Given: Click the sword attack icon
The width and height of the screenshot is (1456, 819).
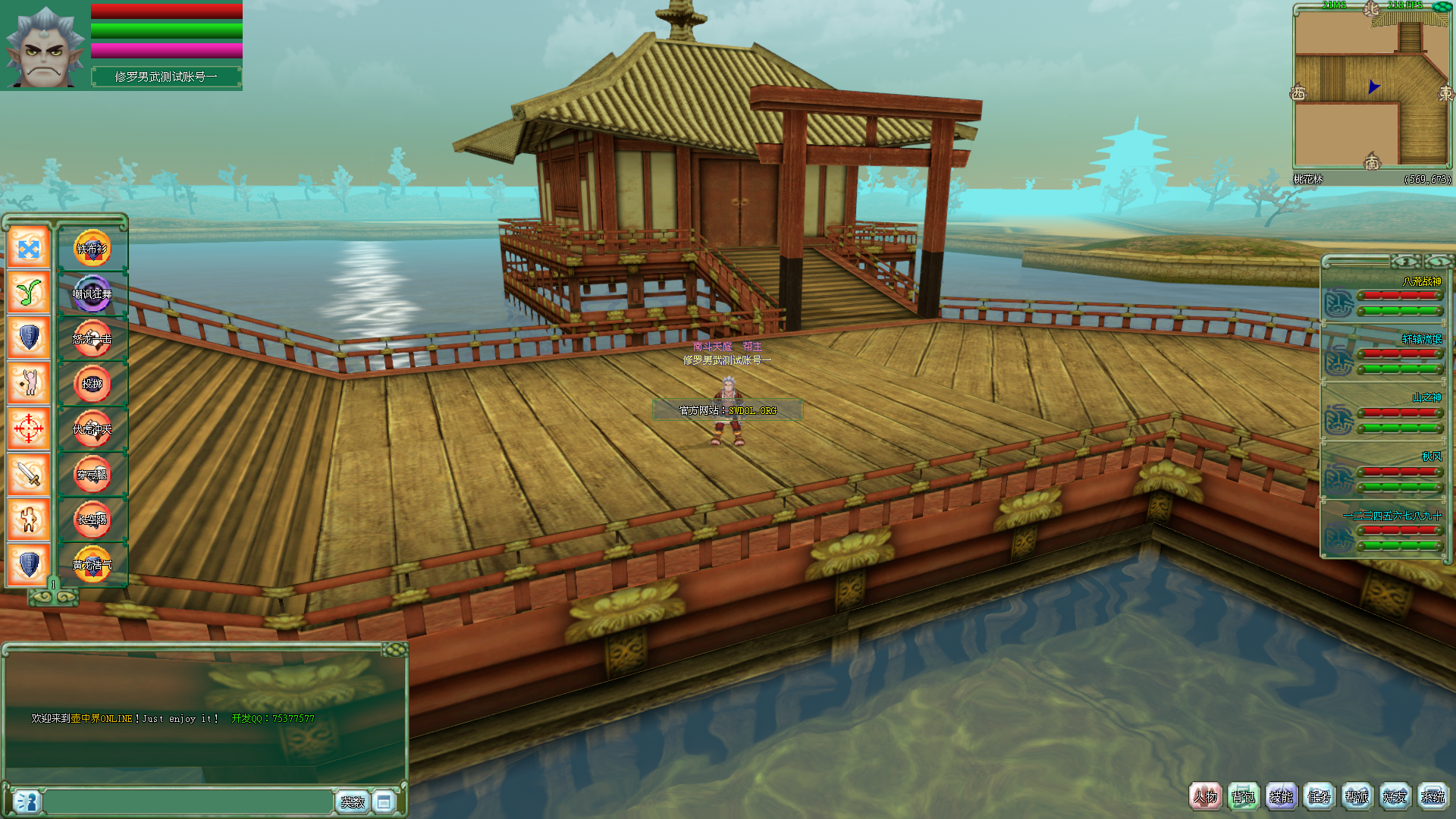Looking at the screenshot, I should coord(29,474).
